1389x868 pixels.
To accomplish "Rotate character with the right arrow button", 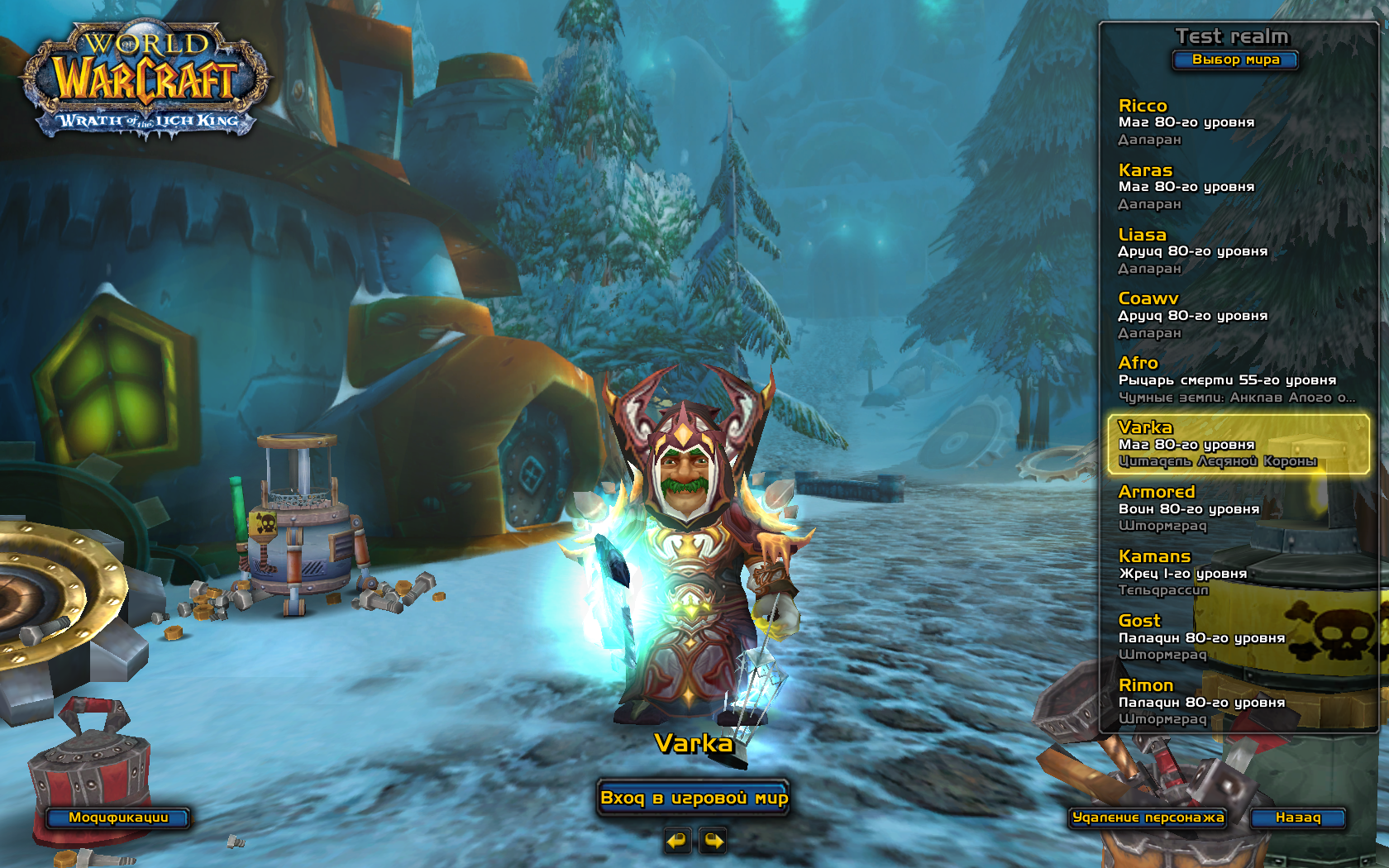I will [713, 842].
